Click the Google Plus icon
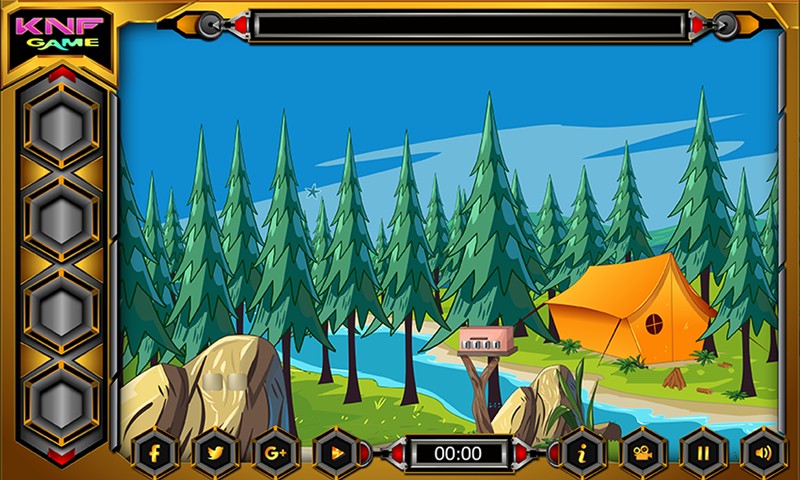This screenshot has width=800, height=480. coord(275,453)
